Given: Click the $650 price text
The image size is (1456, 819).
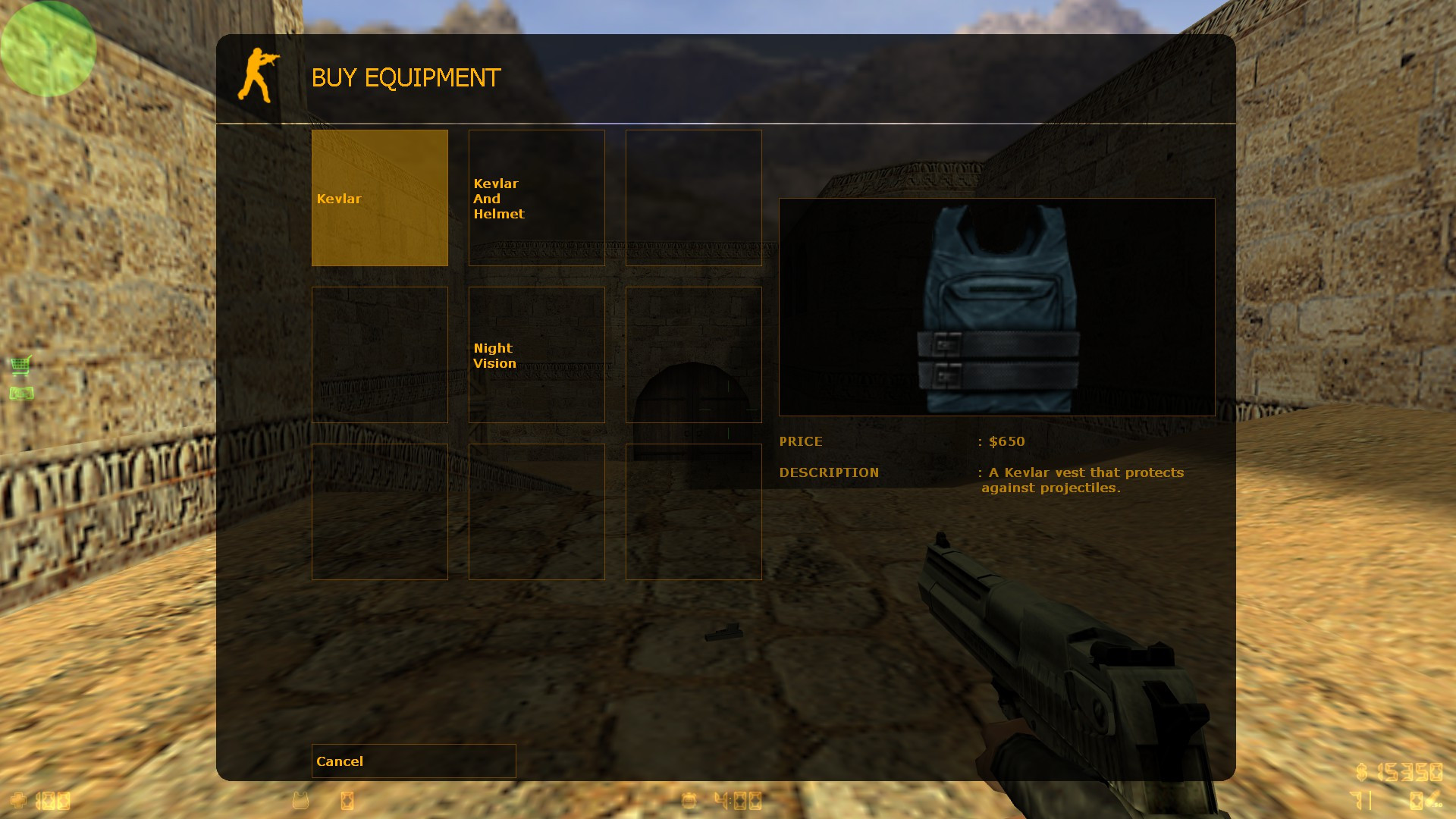Looking at the screenshot, I should point(1006,441).
